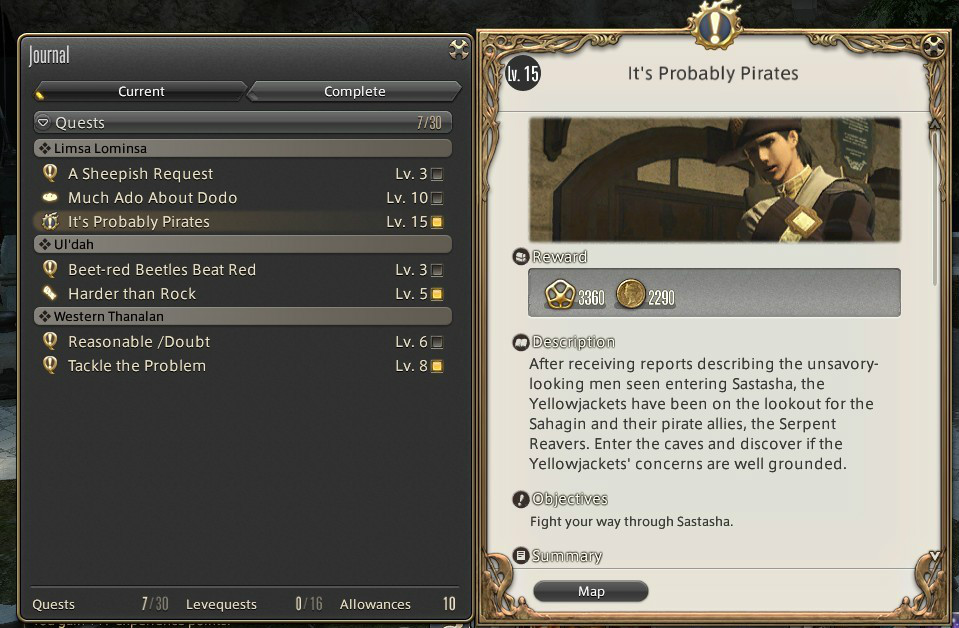This screenshot has height=628, width=959.
Task: Toggle tracking checkbox for A Sheepish Request
Action: (437, 174)
